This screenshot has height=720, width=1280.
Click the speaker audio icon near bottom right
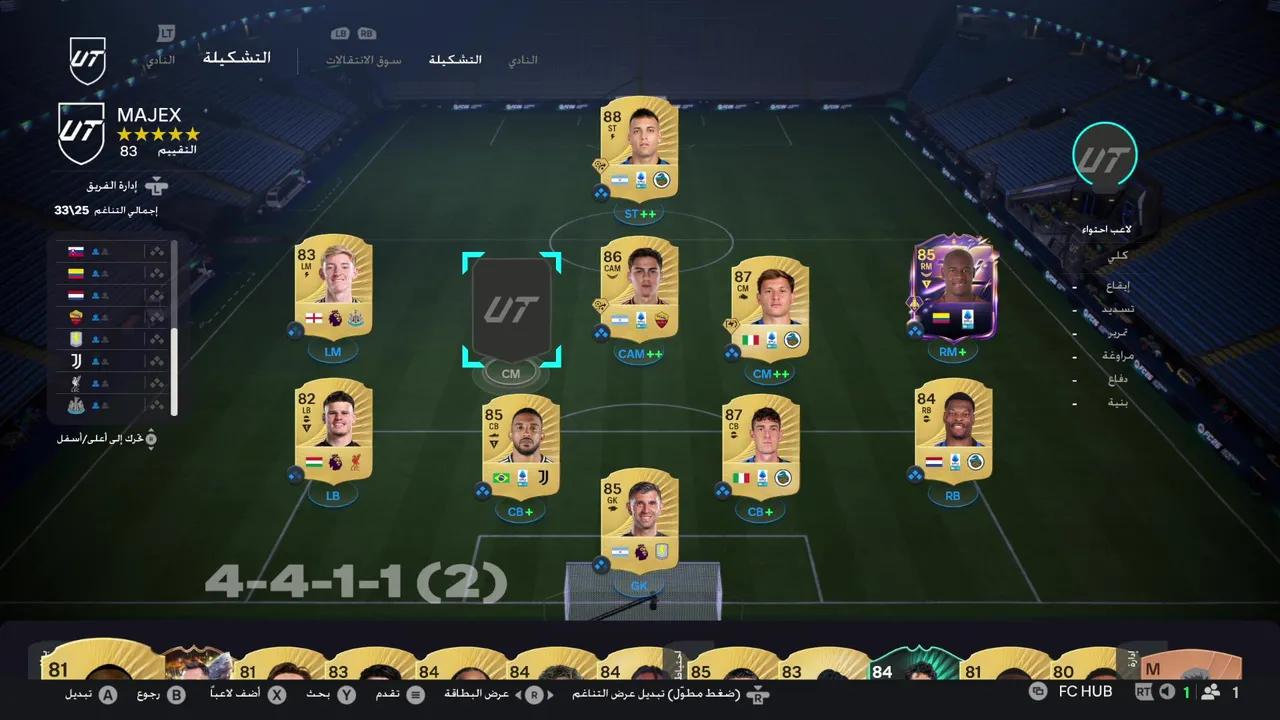click(x=1166, y=691)
